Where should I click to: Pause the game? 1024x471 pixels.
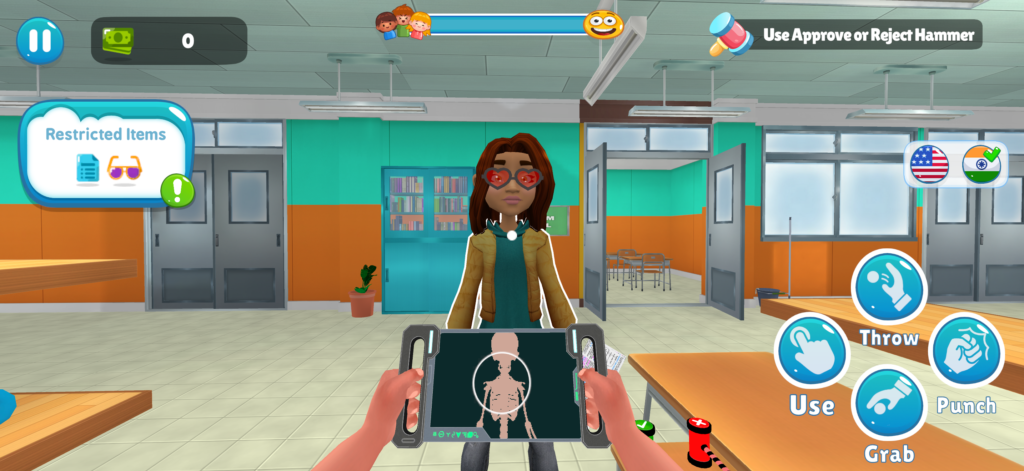coord(40,41)
